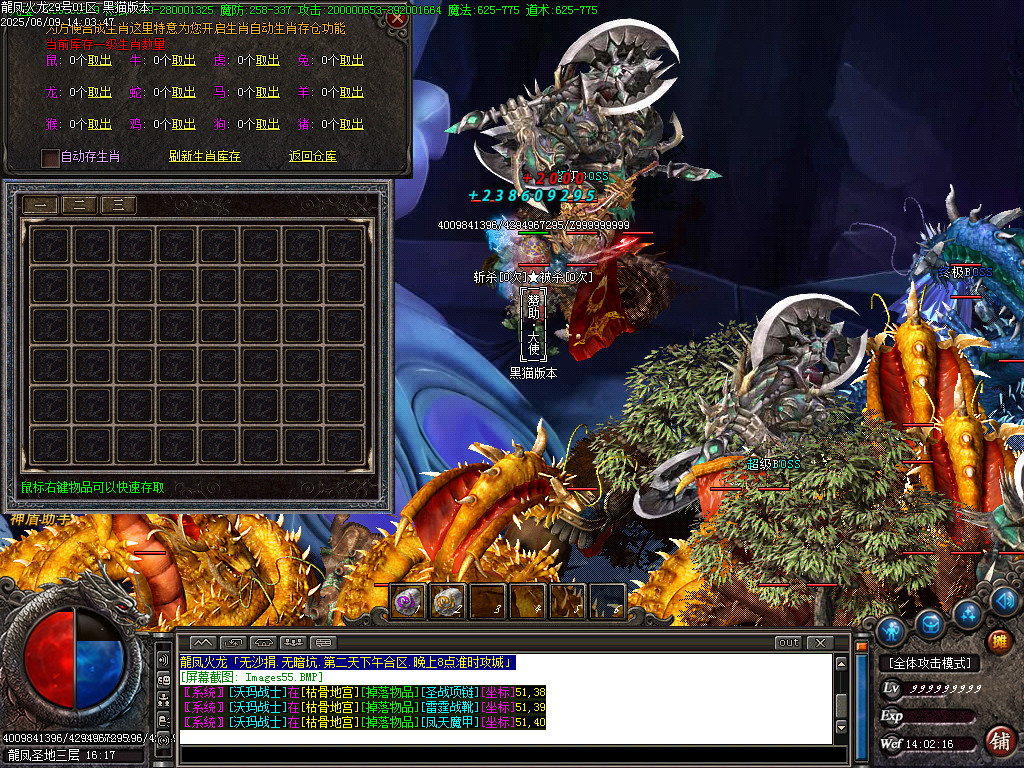1024x768 pixels.
Task: Open the bag chest icon
Action: coord(930,623)
